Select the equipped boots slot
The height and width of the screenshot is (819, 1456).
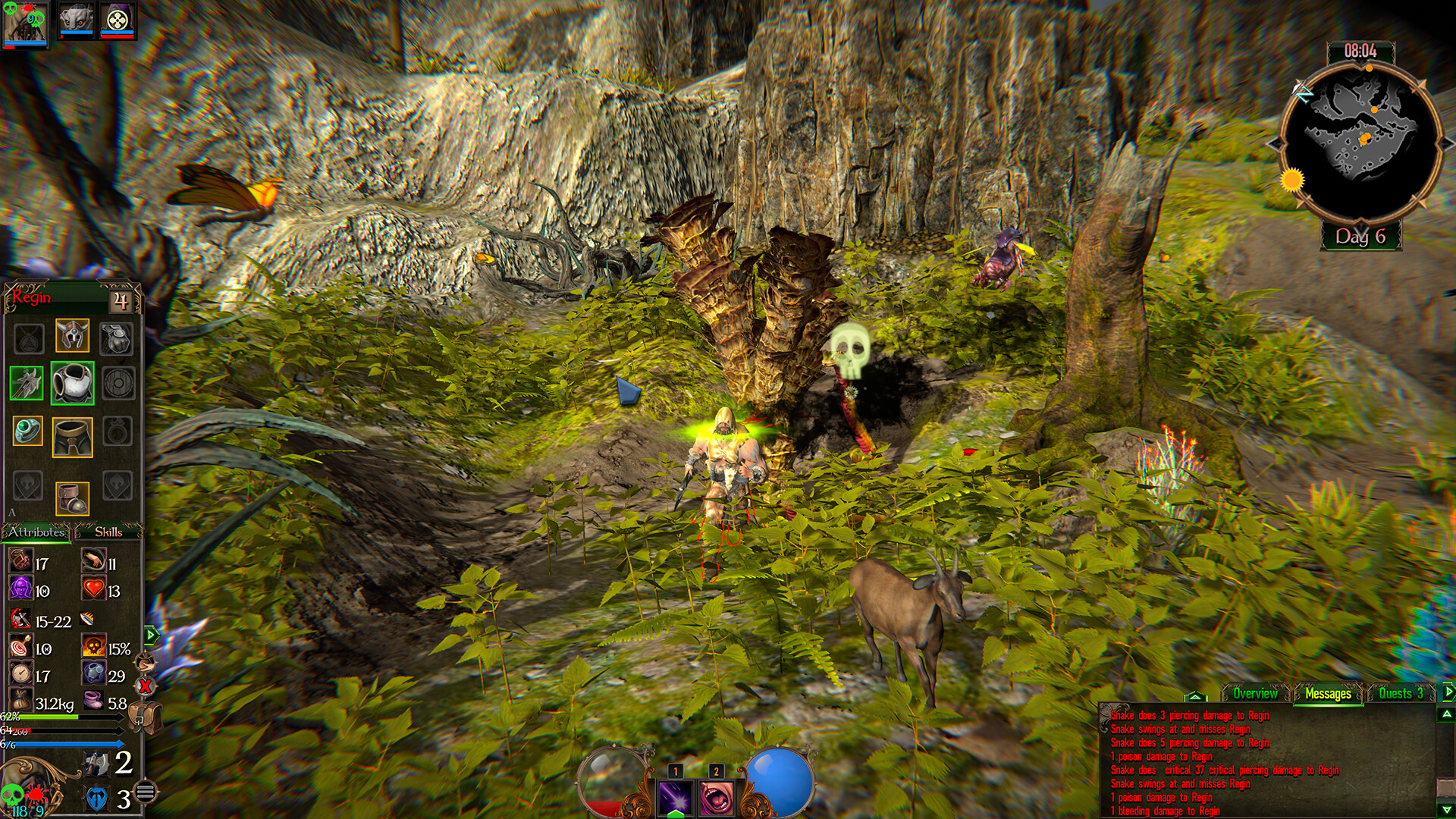74,497
